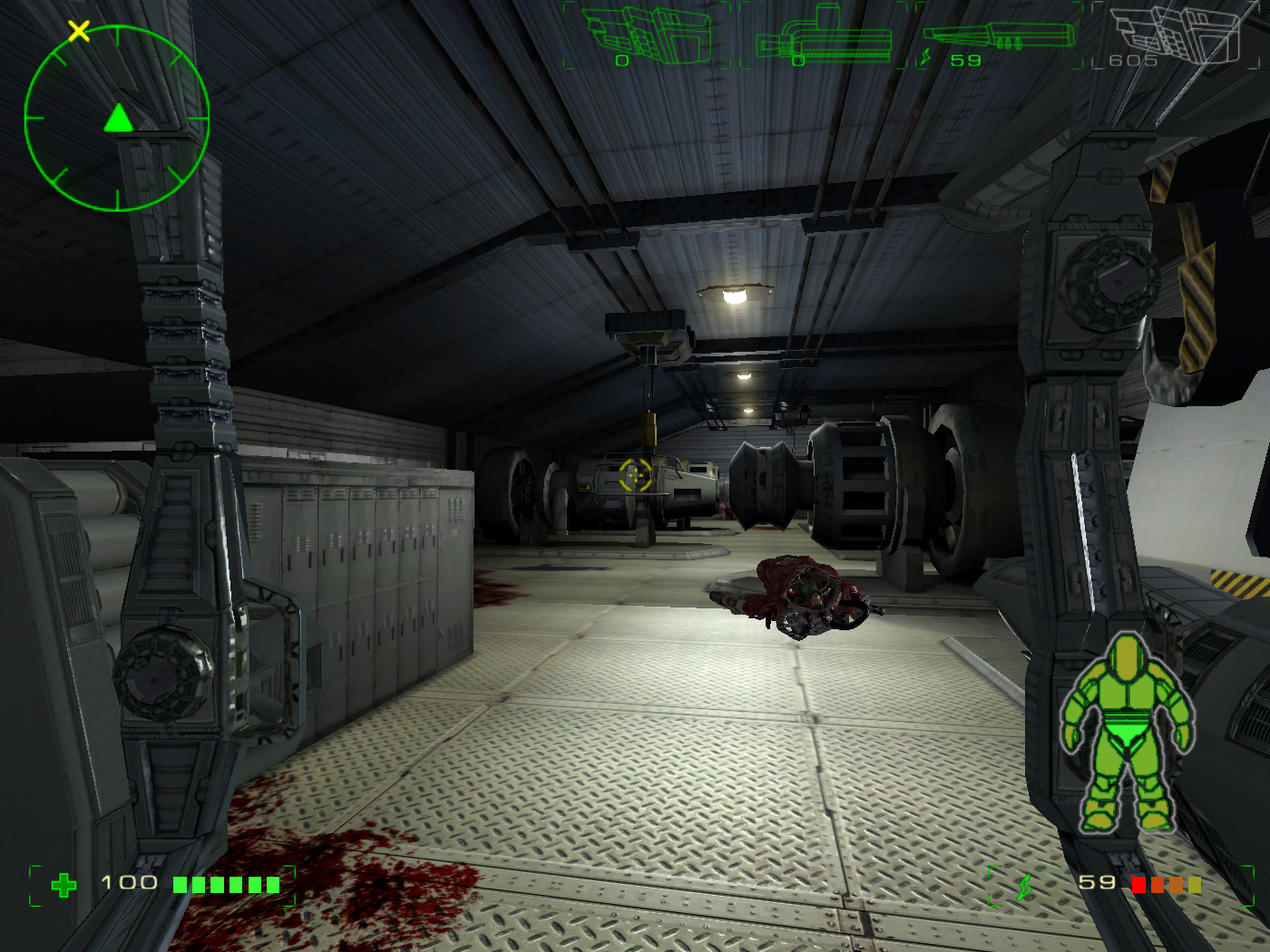Click the green armor suit status figure

tap(1128, 733)
